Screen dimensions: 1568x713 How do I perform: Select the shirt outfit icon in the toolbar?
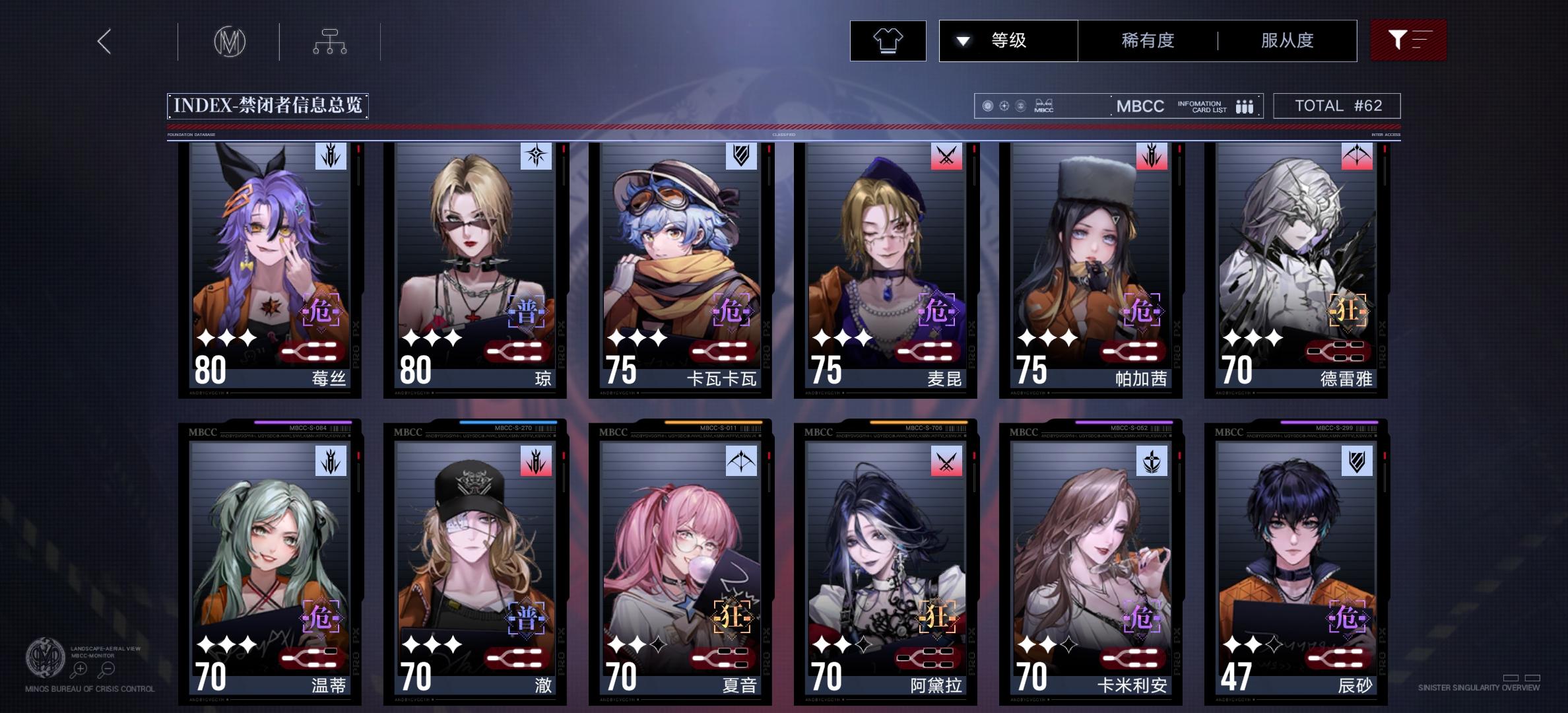888,41
